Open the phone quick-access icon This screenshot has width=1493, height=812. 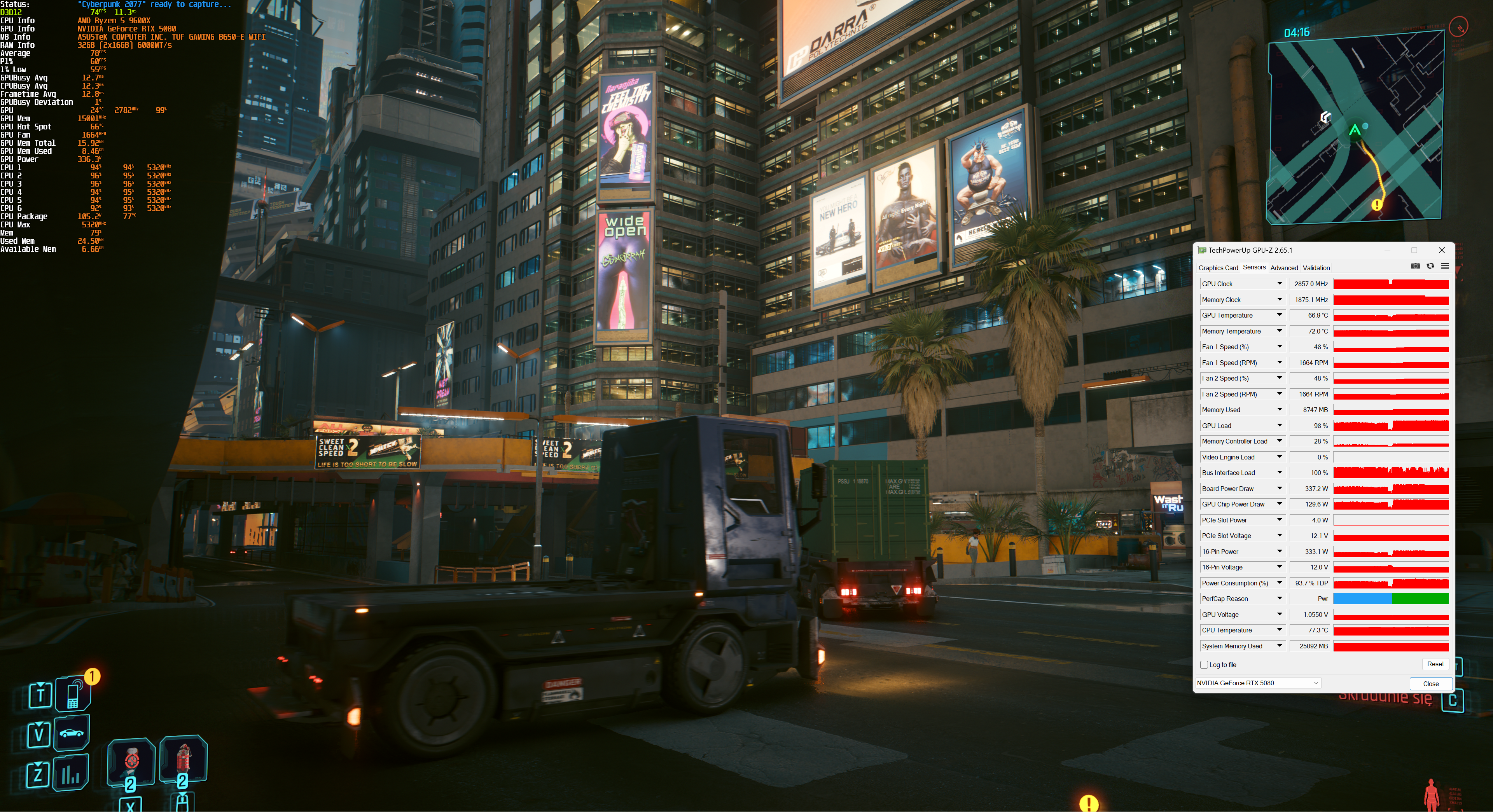click(x=73, y=694)
